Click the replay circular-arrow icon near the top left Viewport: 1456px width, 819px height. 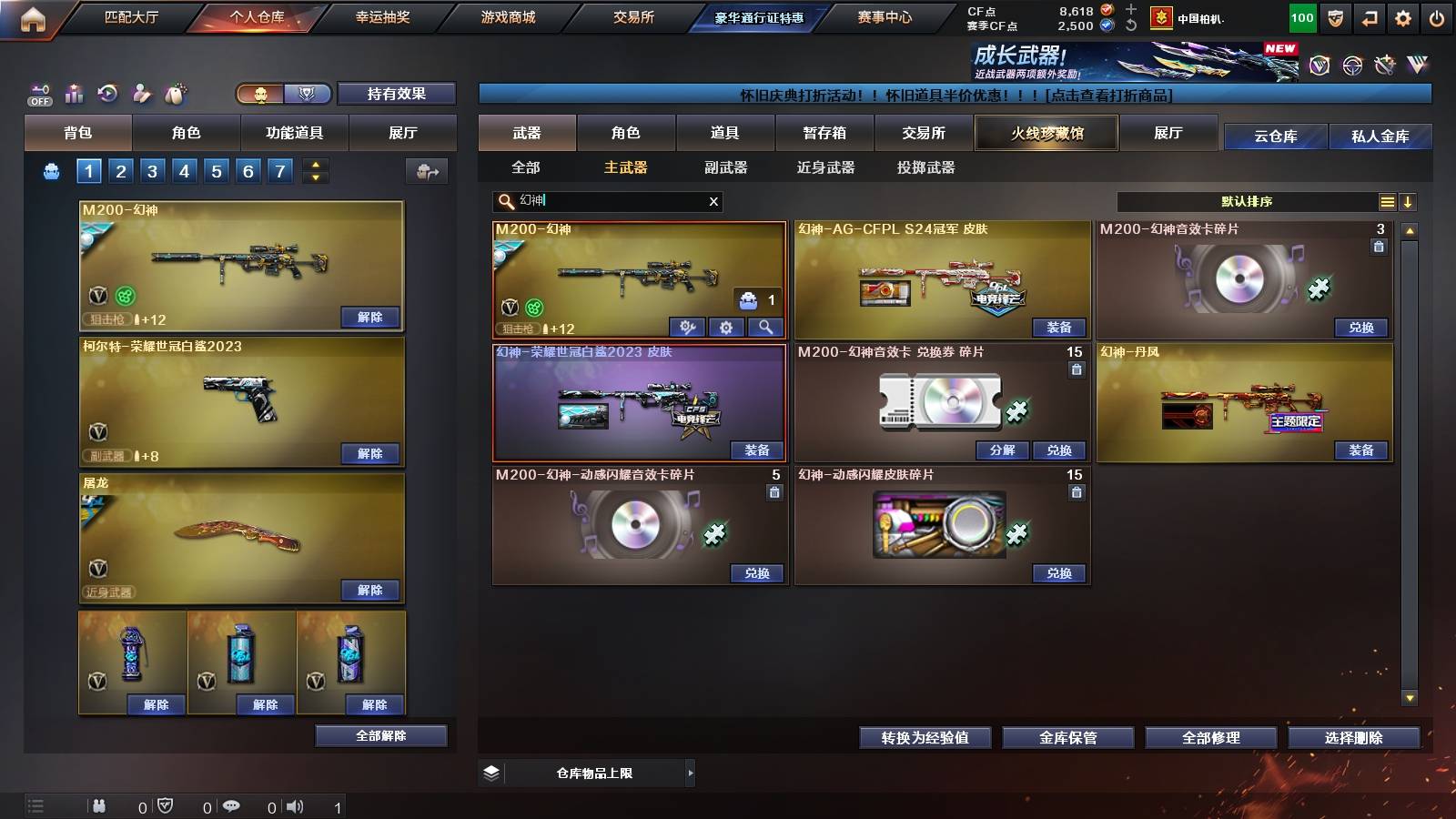(x=108, y=93)
